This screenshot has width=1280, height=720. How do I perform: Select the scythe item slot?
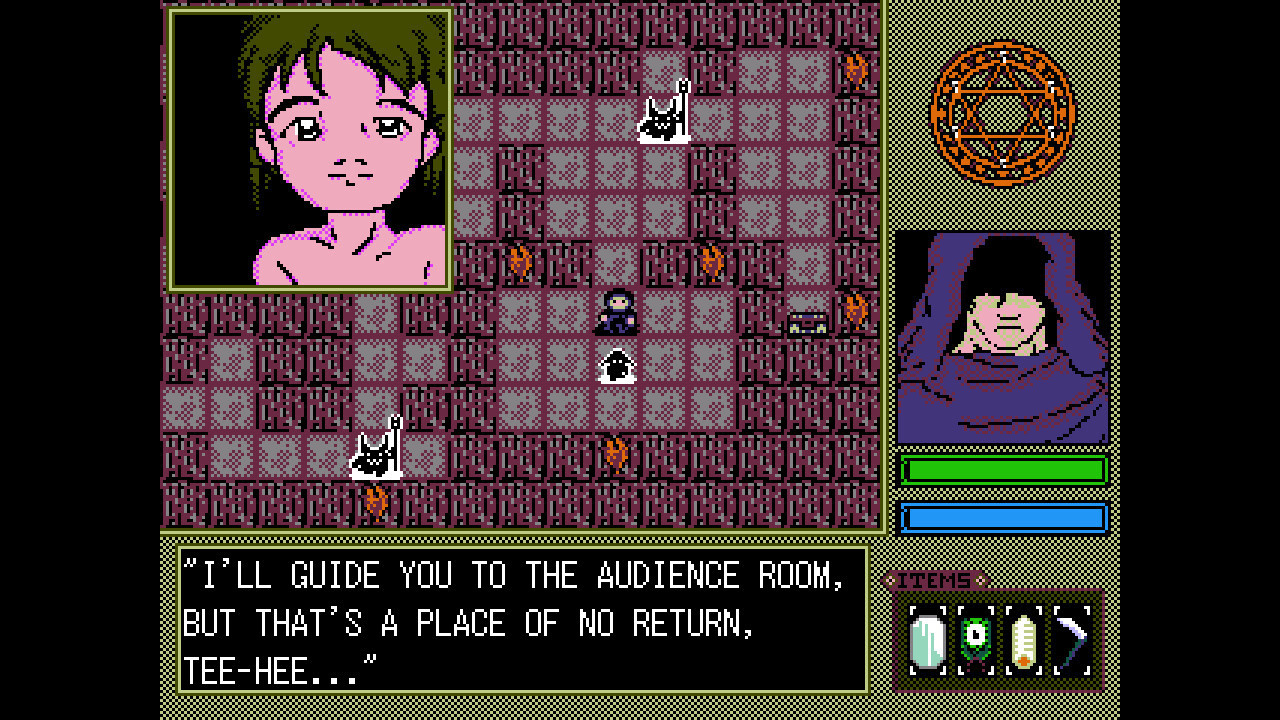click(1071, 641)
